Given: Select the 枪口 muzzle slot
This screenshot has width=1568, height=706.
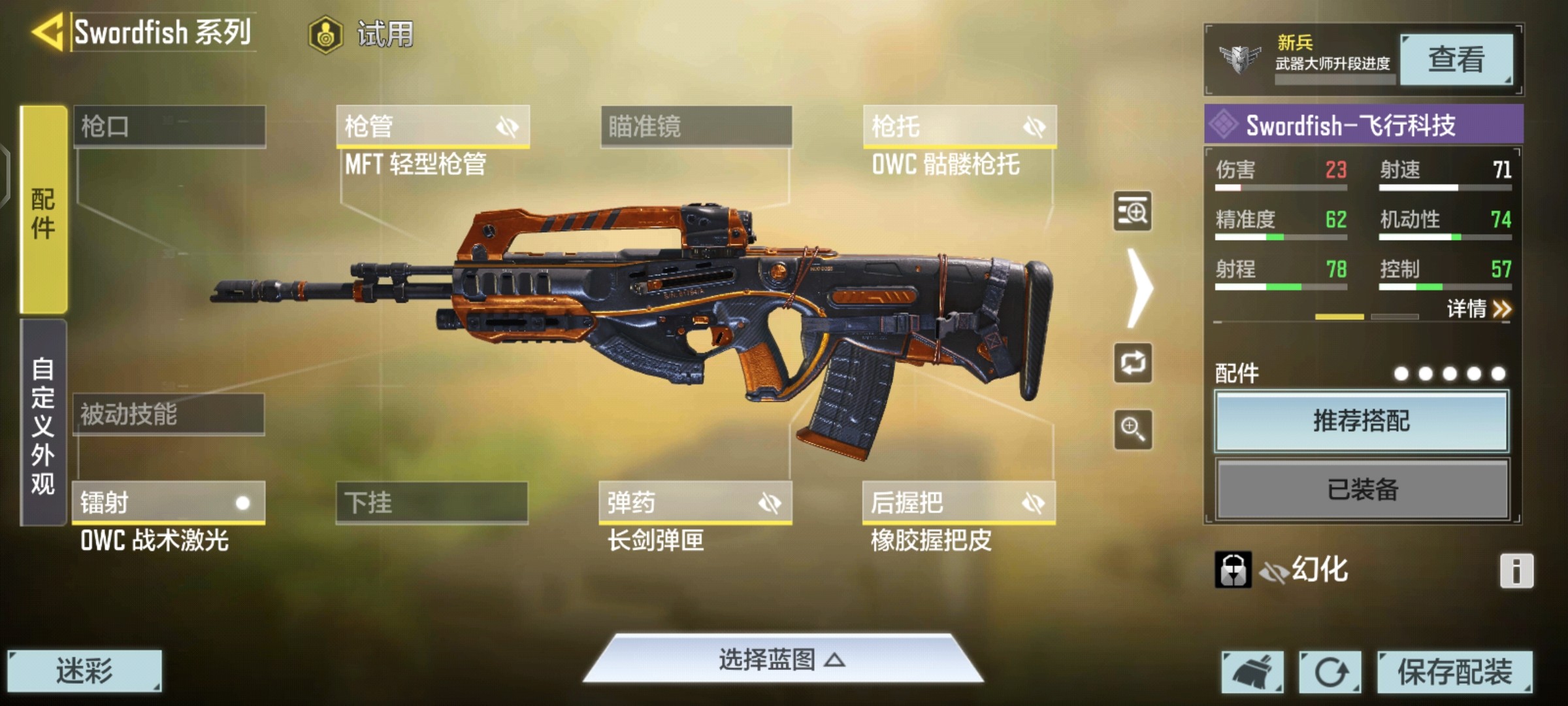Looking at the screenshot, I should tap(169, 126).
